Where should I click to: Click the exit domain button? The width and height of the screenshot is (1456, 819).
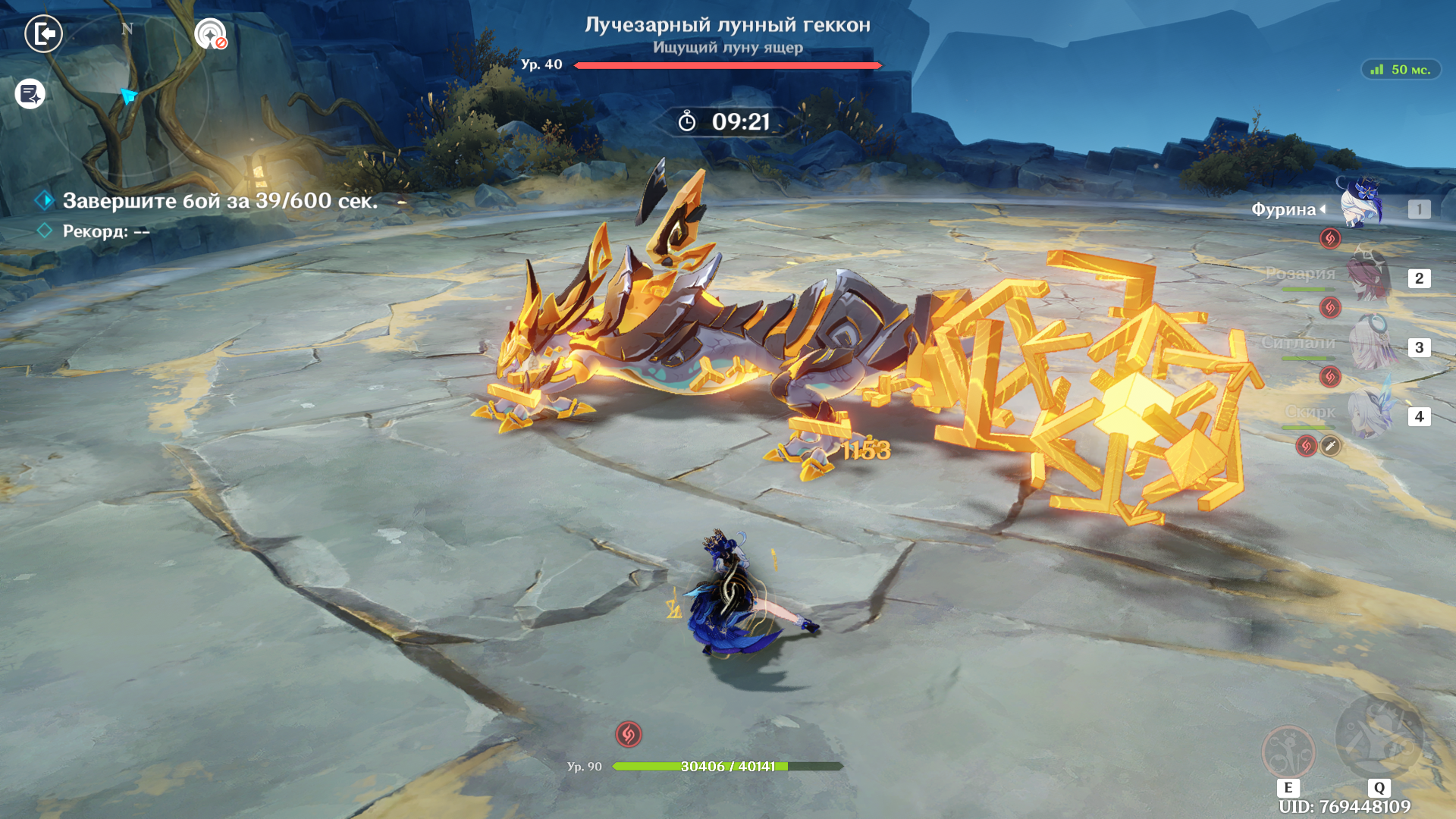43,34
